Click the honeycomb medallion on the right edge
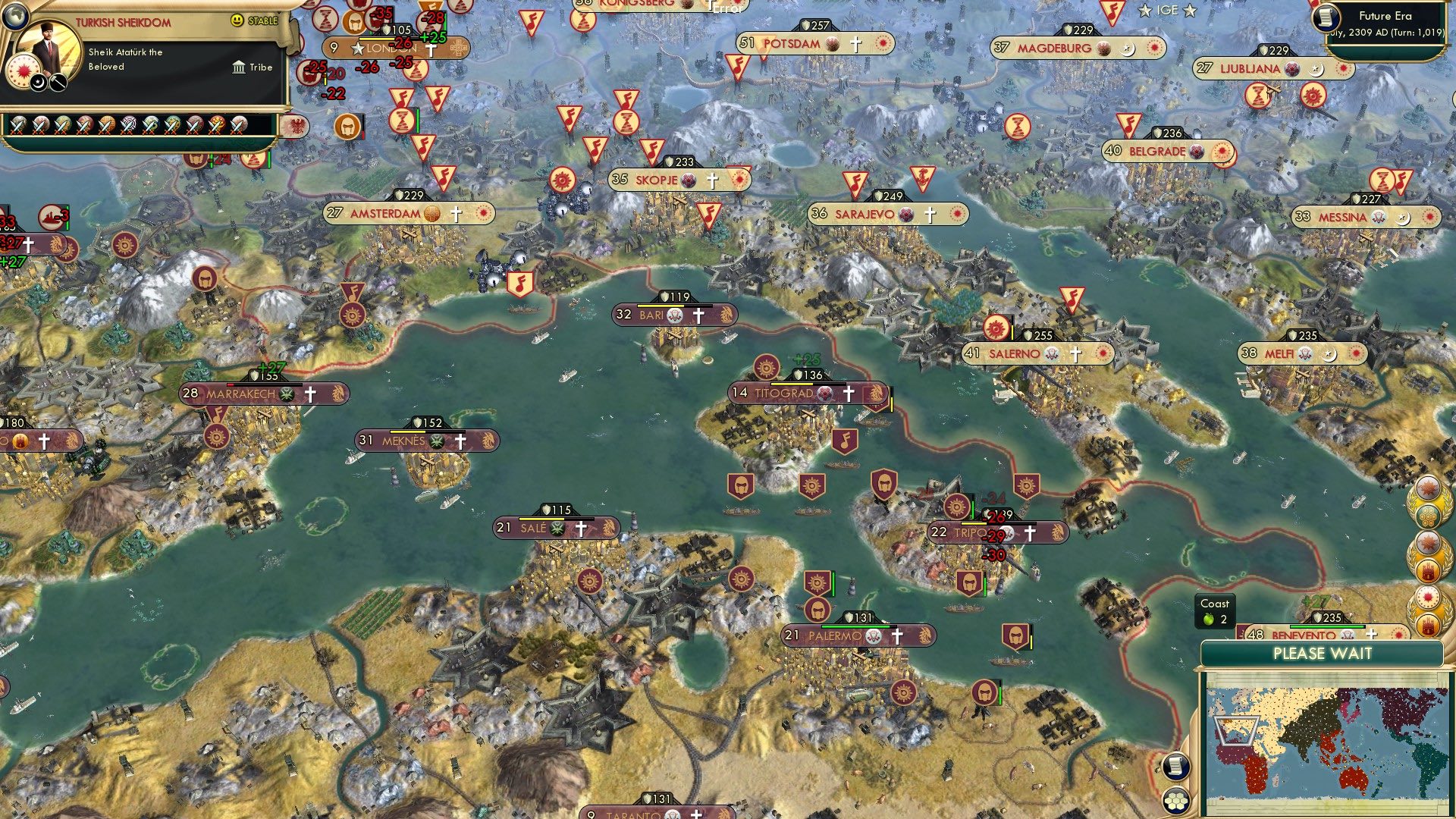This screenshot has height=819, width=1456. [1429, 516]
